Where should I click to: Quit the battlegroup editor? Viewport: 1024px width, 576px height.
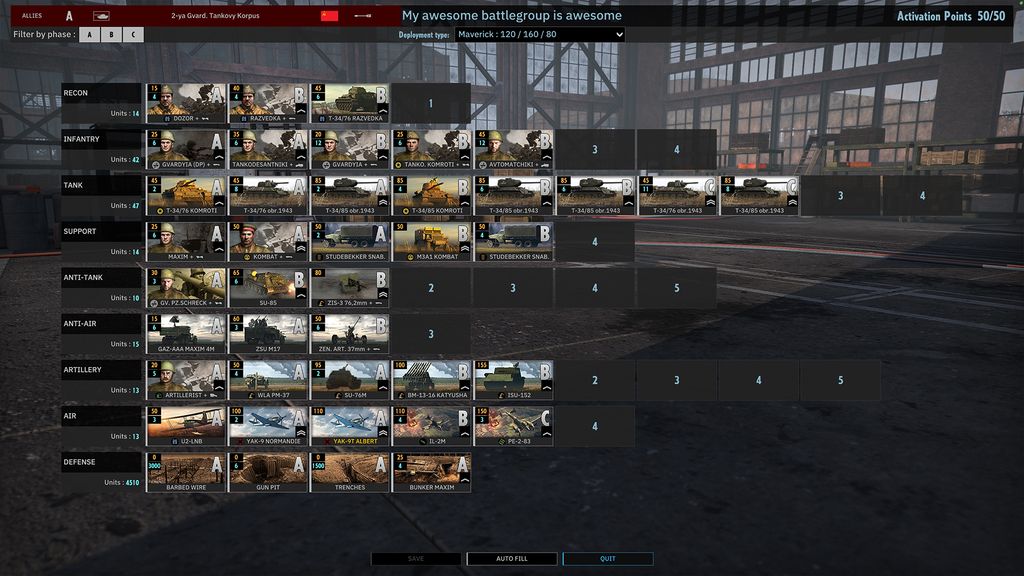pyautogui.click(x=607, y=559)
